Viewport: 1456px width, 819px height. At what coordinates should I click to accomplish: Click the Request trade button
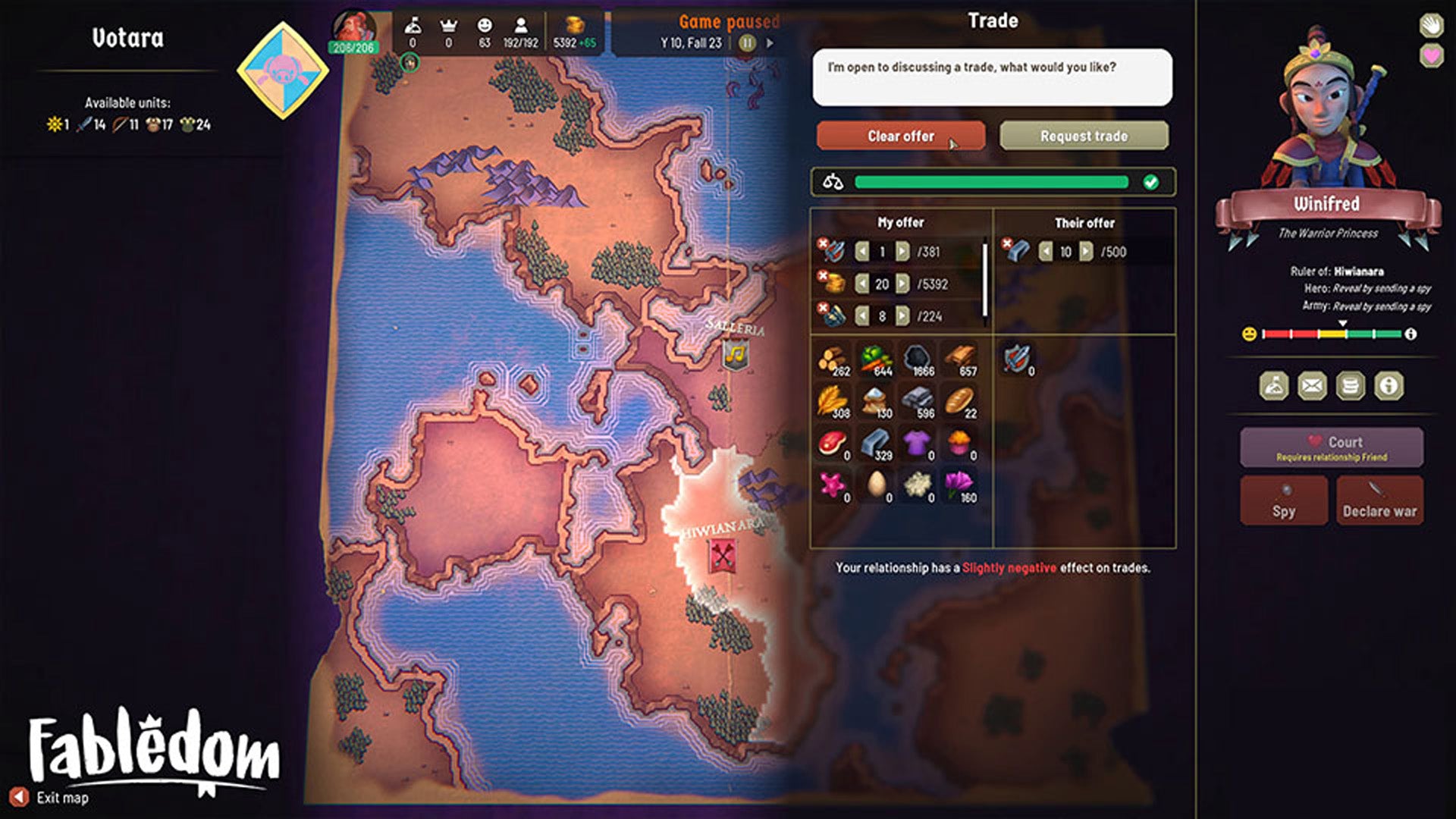(x=1084, y=136)
